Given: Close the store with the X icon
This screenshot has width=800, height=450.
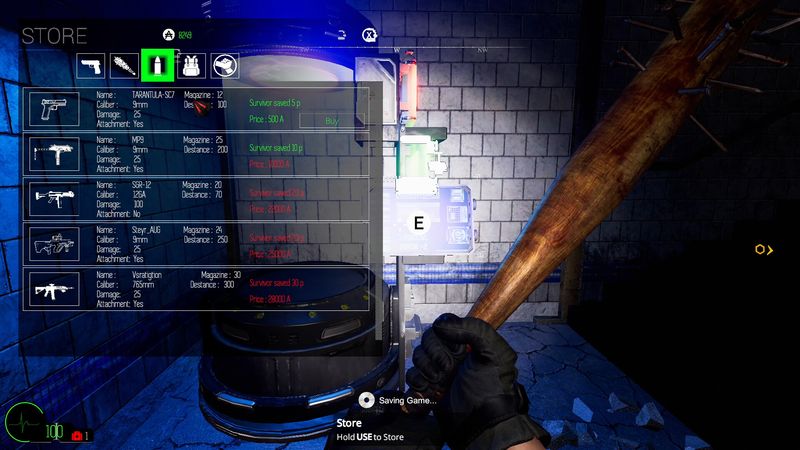Looking at the screenshot, I should pyautogui.click(x=369, y=35).
